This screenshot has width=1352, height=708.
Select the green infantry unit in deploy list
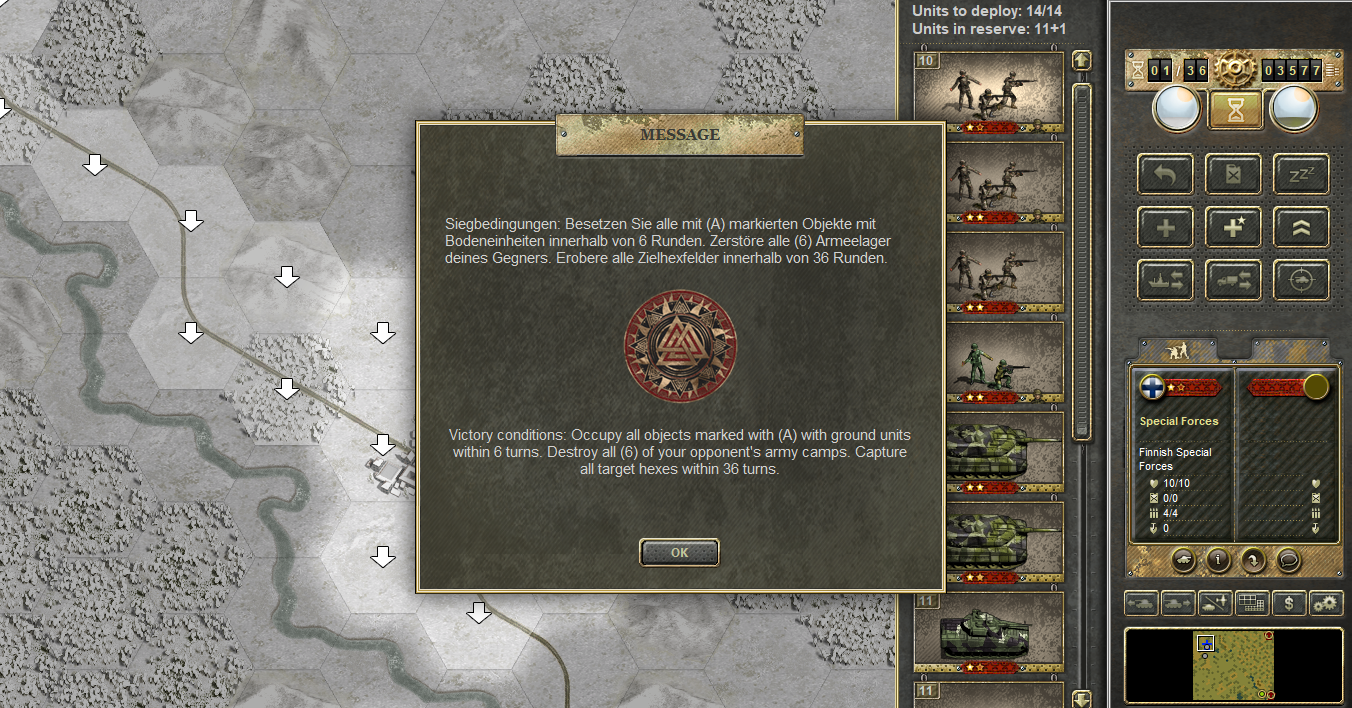(988, 364)
